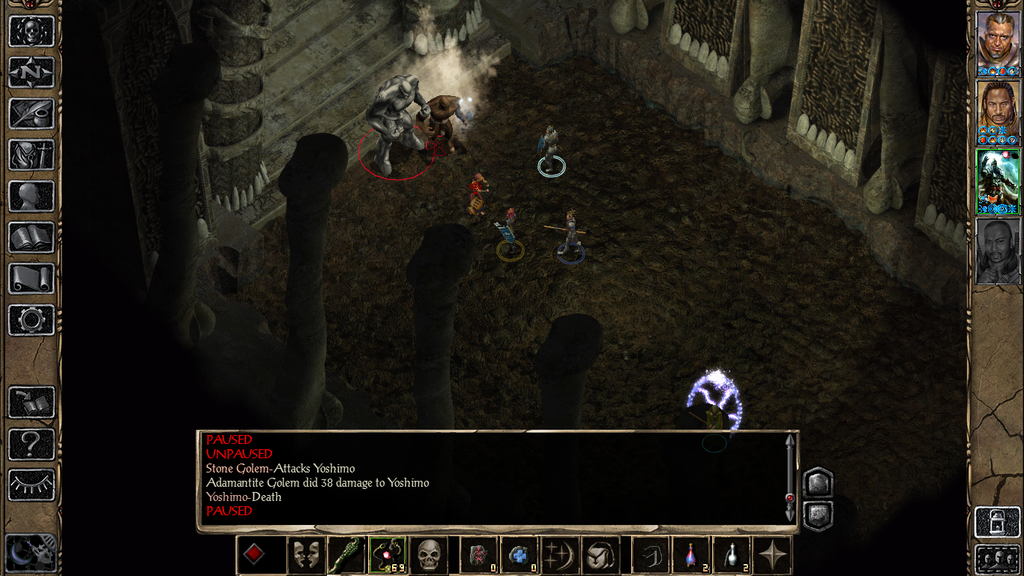Select the greyed-out dead Yoshimo portrait
The image size is (1024, 576).
coord(997,250)
